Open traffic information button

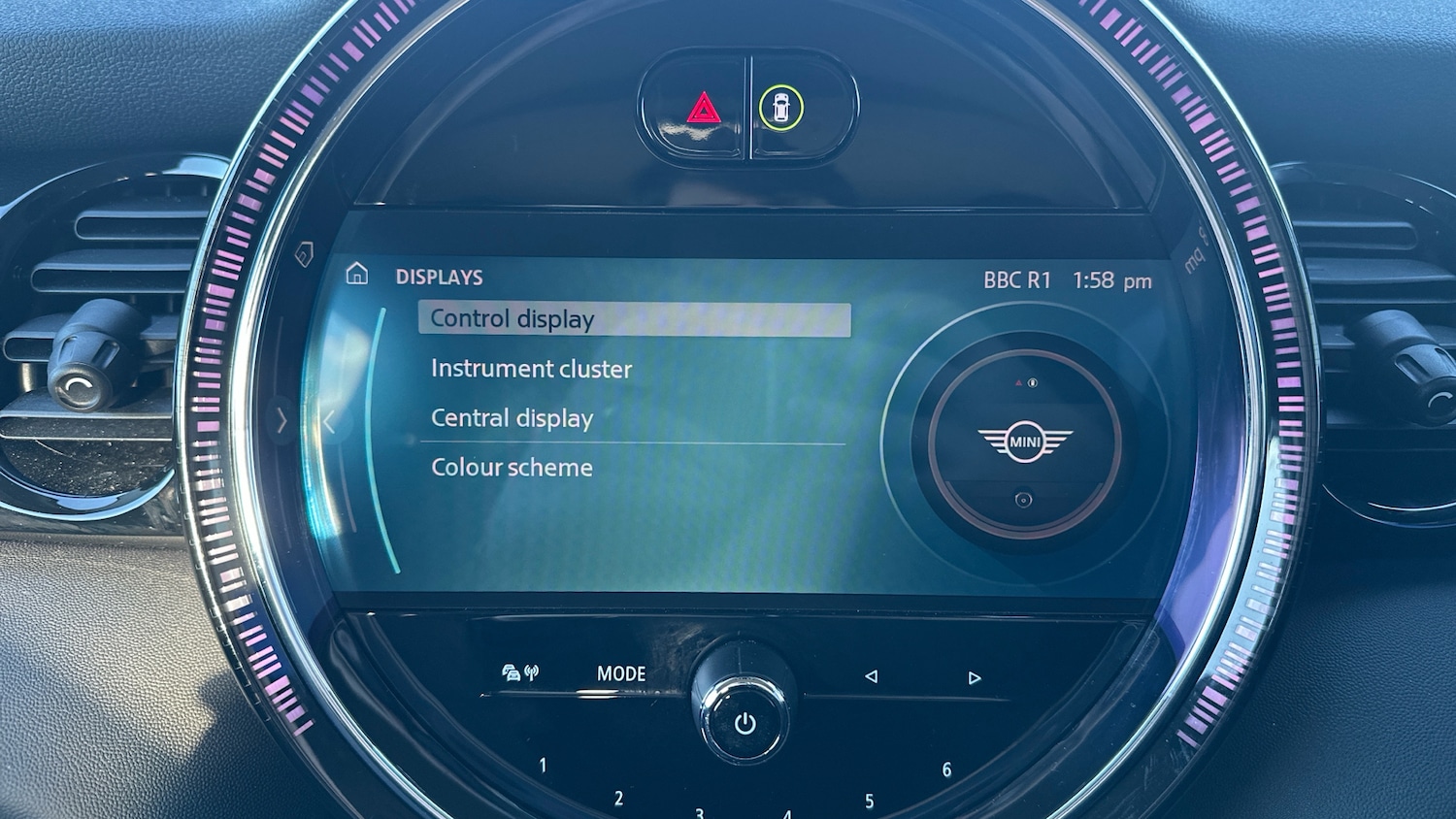point(520,672)
